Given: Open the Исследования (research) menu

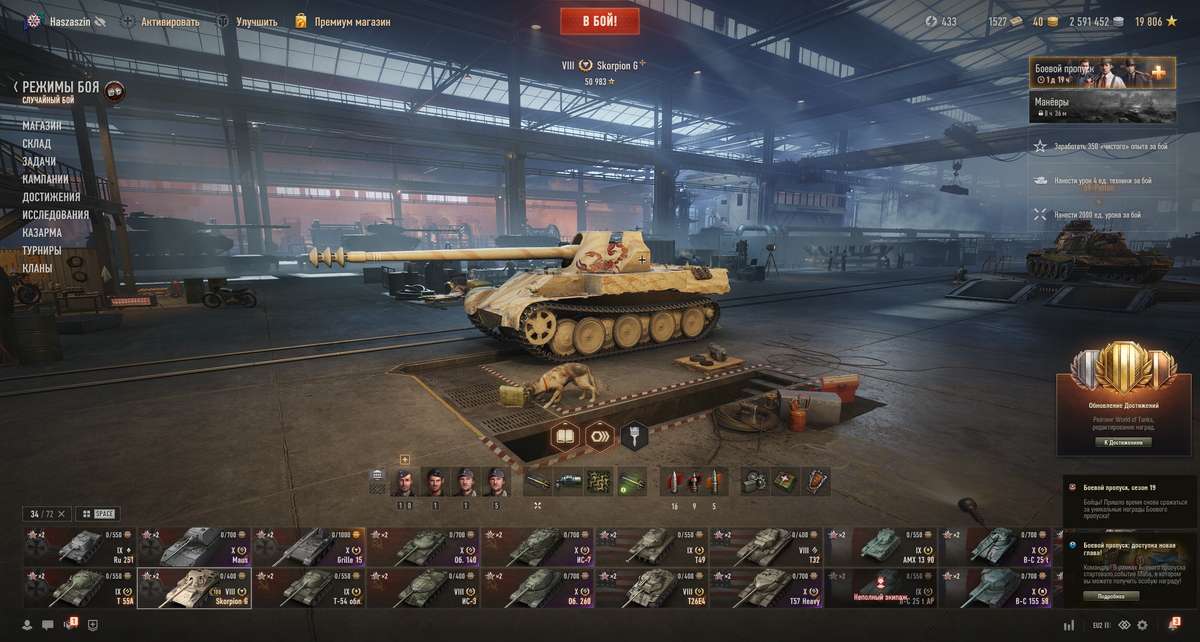Looking at the screenshot, I should tap(56, 215).
